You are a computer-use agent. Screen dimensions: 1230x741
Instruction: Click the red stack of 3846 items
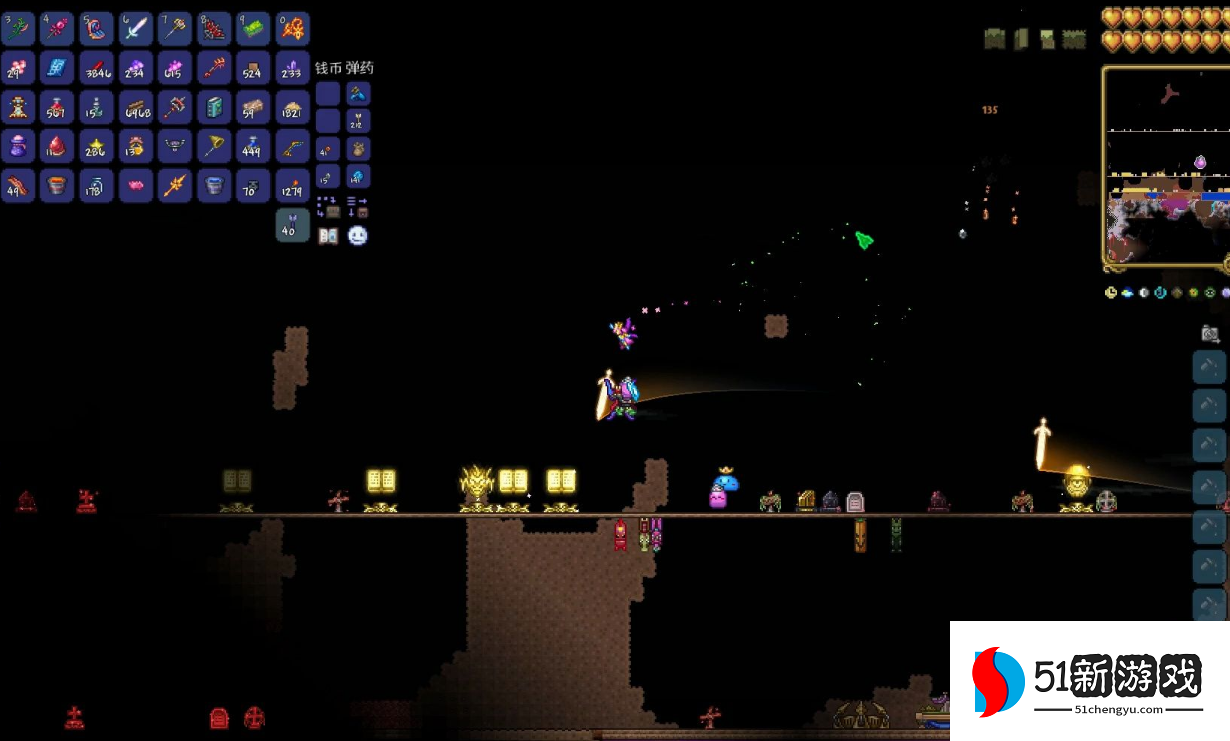97,68
